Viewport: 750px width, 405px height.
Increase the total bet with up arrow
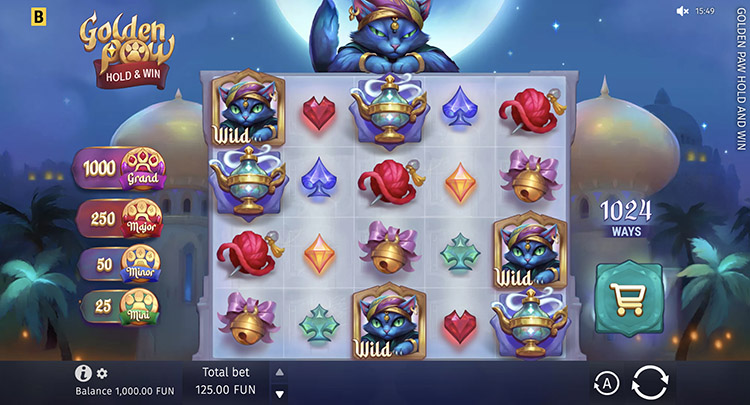pyautogui.click(x=279, y=372)
